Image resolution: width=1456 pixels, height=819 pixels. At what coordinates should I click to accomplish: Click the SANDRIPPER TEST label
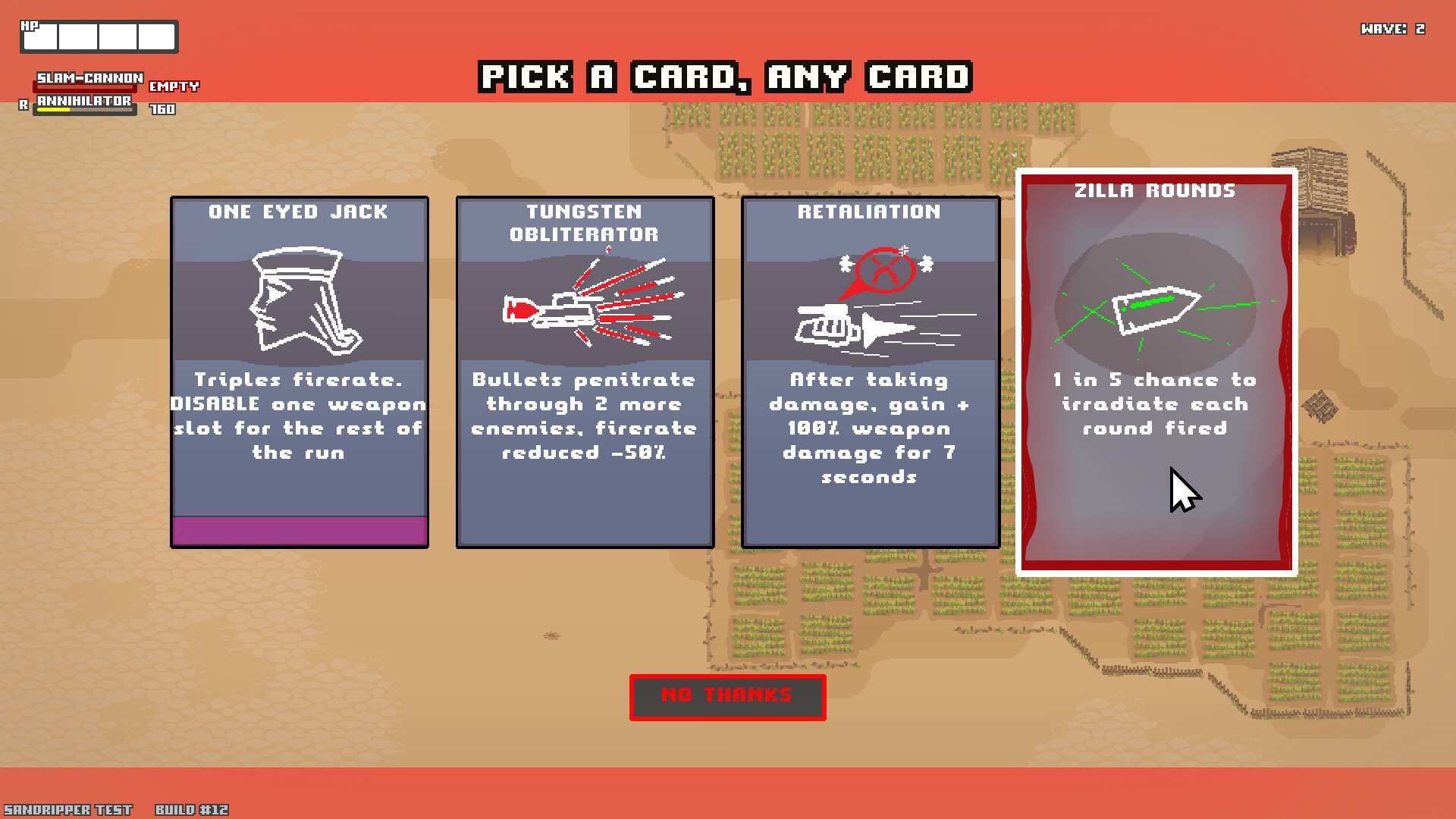[67, 809]
